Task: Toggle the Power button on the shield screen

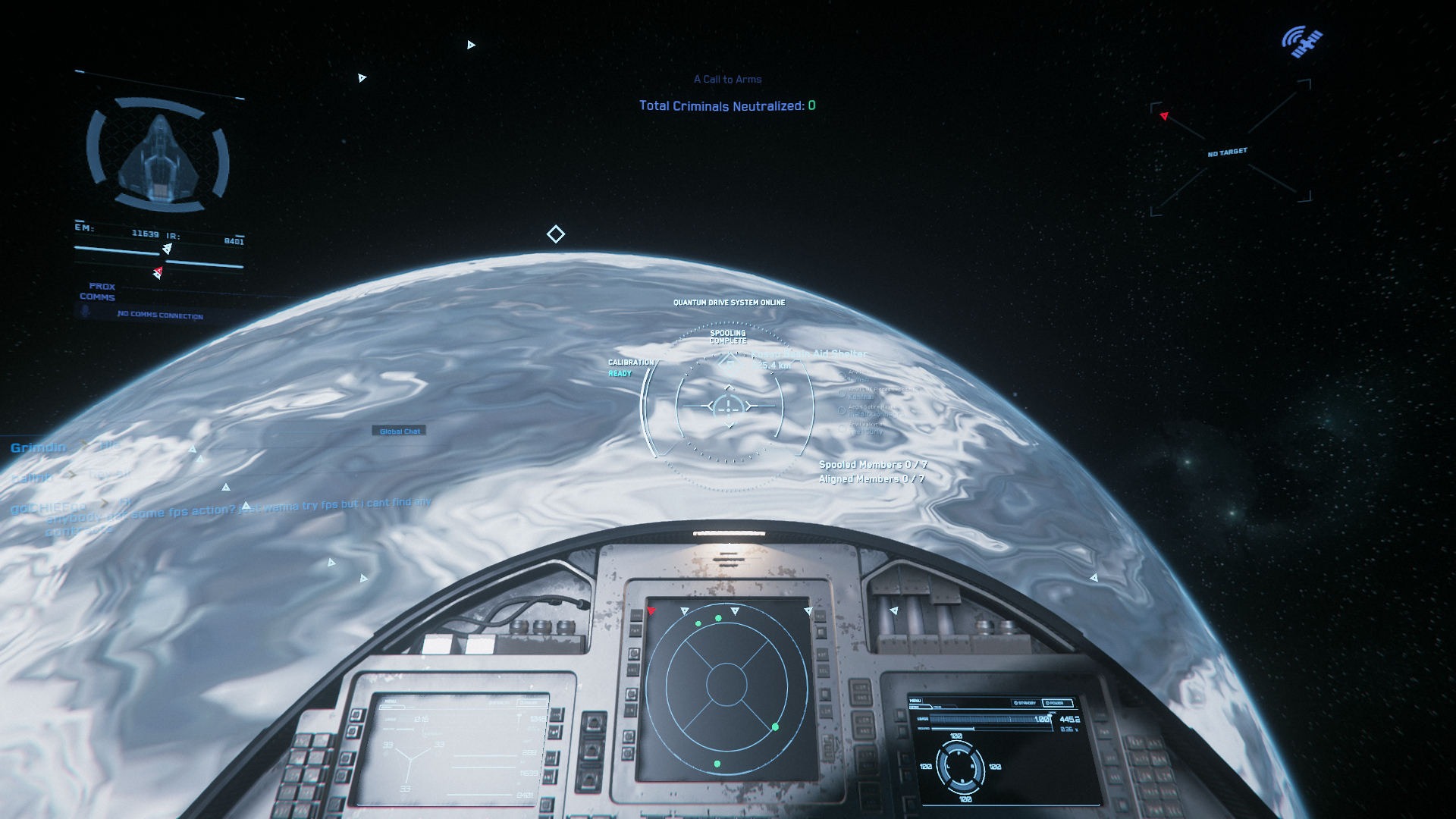Action: coord(1059,703)
